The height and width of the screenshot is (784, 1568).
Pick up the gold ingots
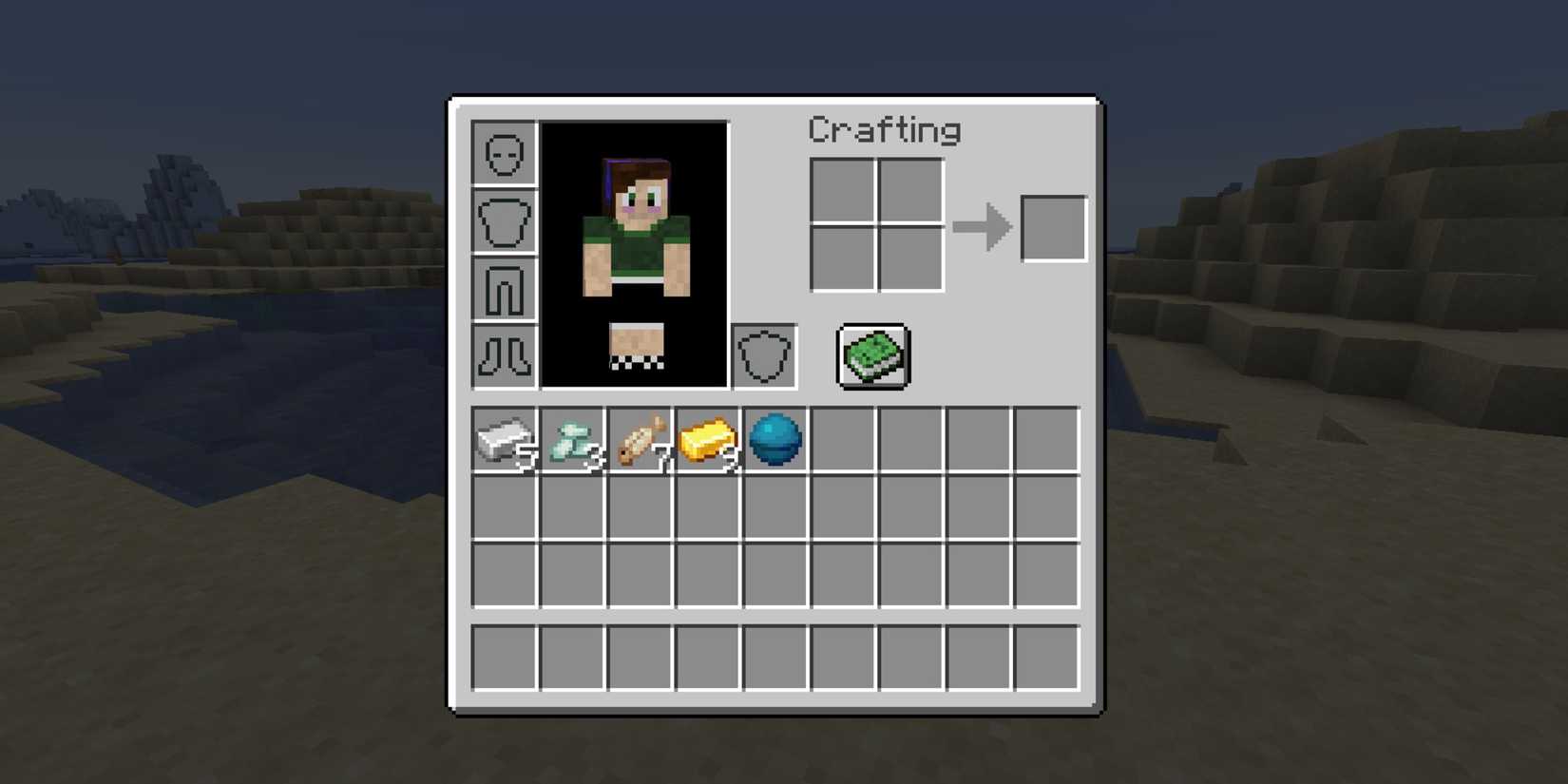[x=709, y=438]
